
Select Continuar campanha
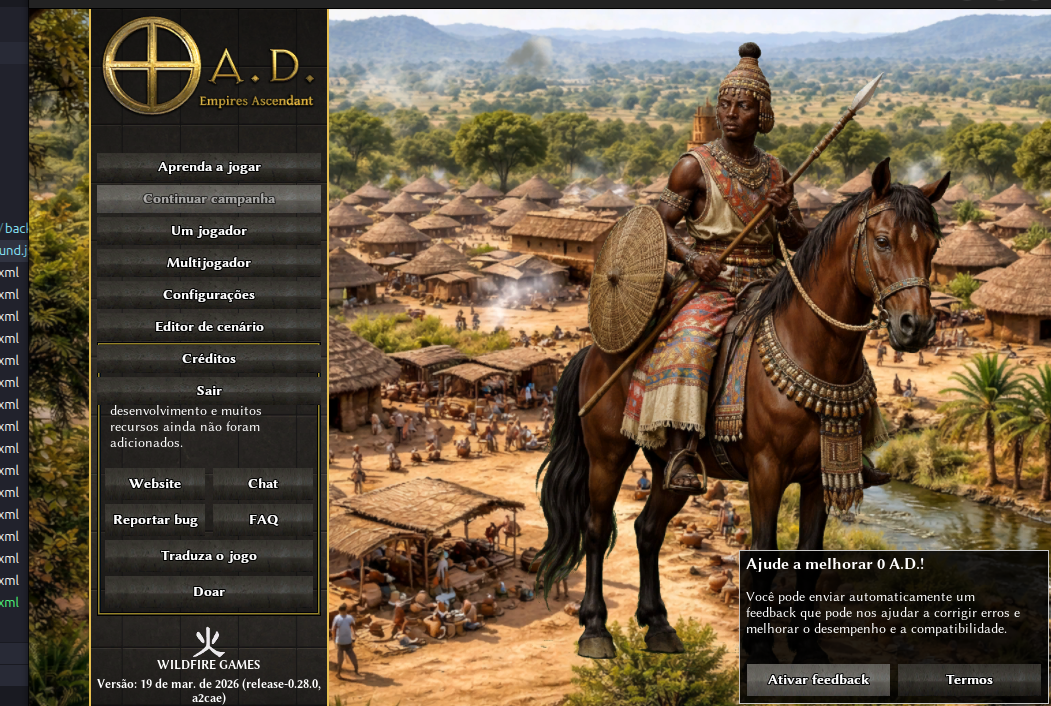click(209, 199)
